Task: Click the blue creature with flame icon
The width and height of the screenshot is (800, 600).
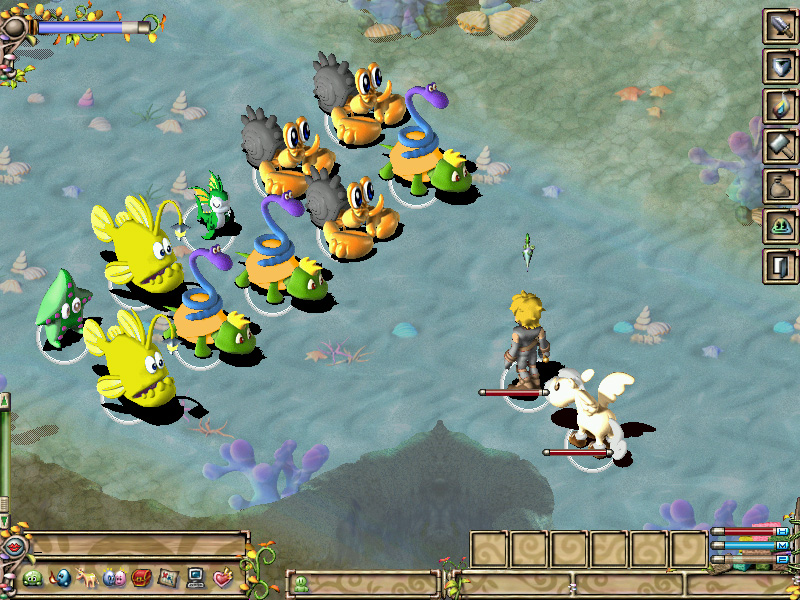Action: (60, 578)
